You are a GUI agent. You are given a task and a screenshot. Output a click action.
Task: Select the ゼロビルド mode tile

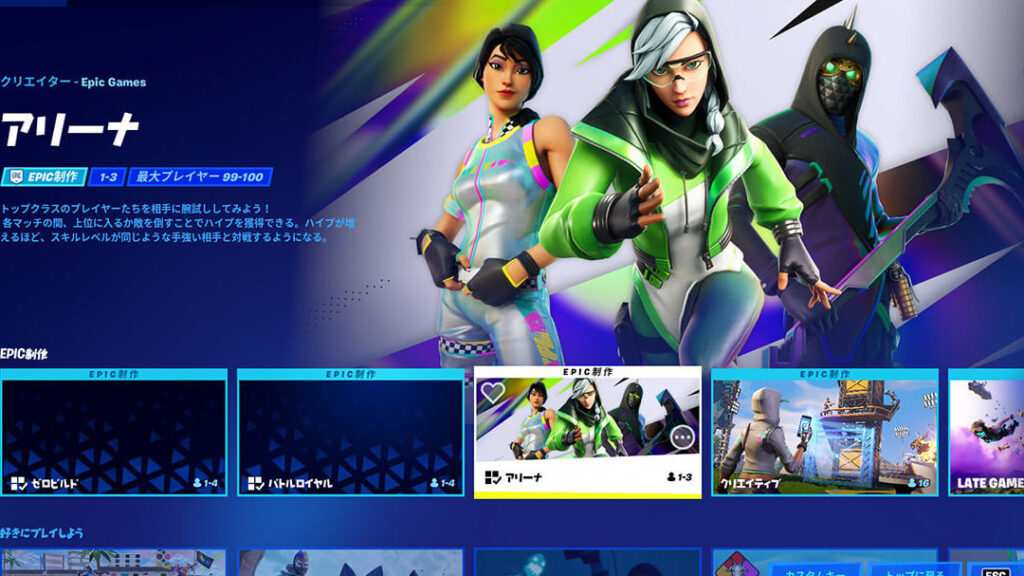click(x=113, y=432)
